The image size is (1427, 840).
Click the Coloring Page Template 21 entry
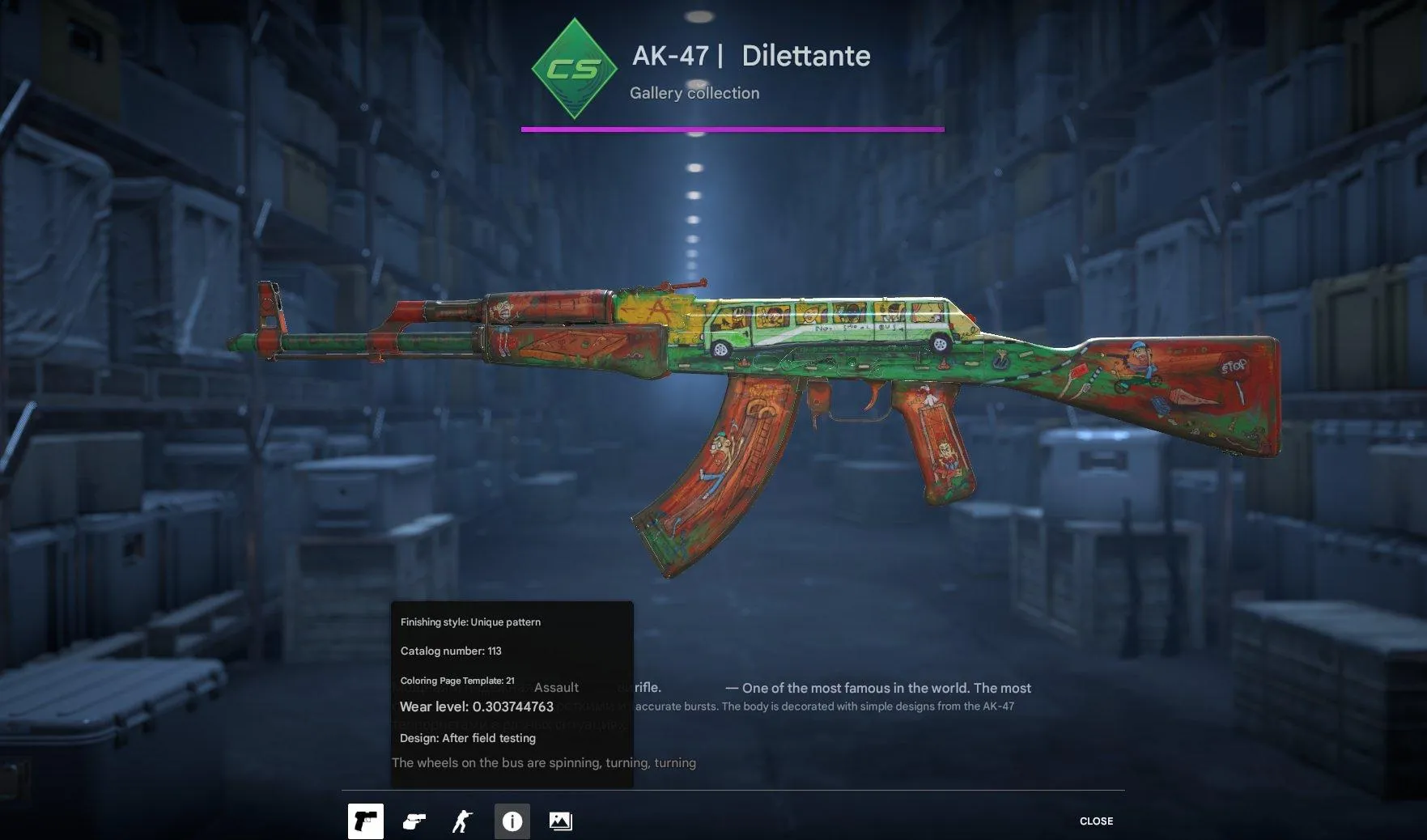(457, 681)
